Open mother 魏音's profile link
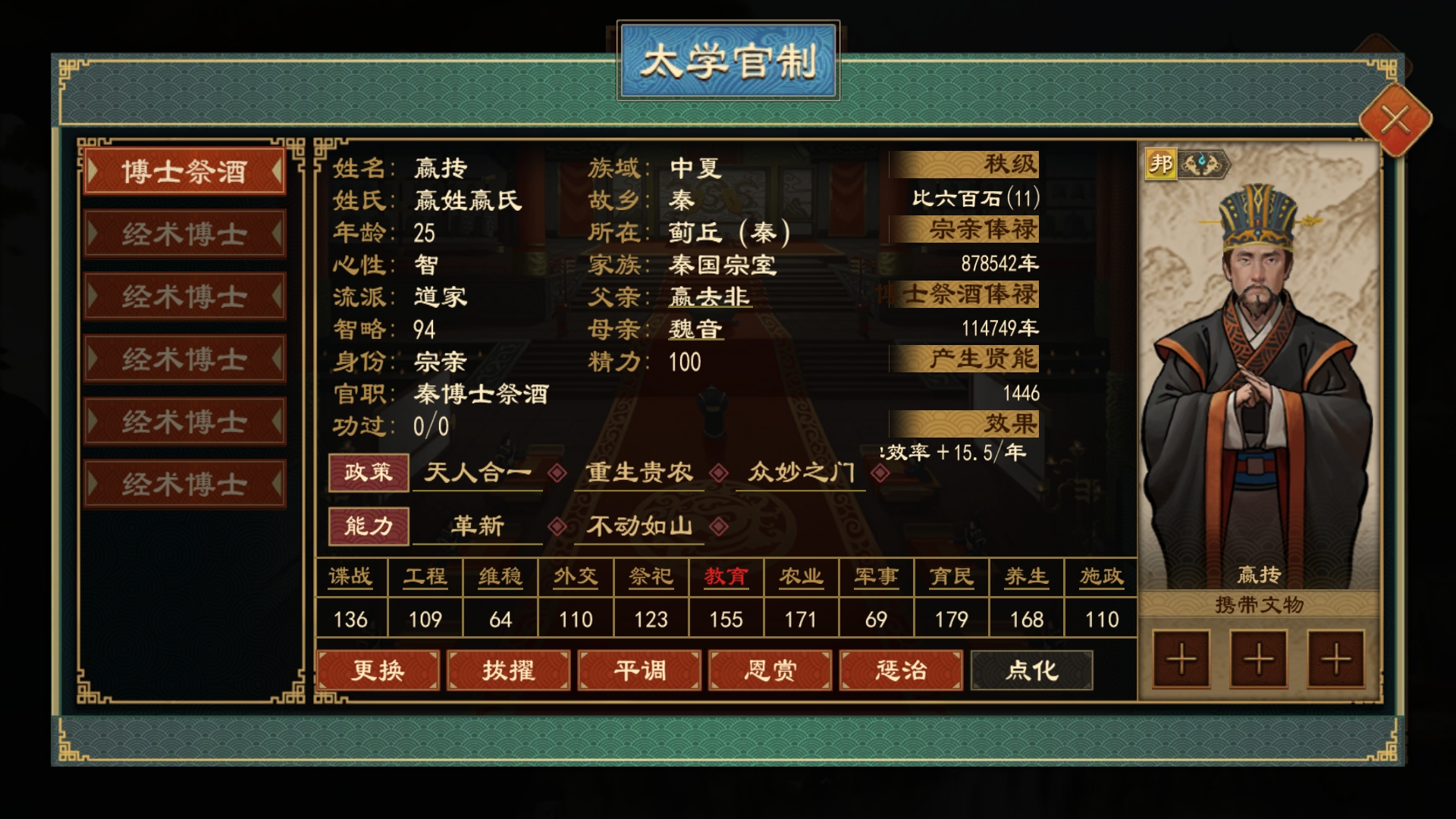Viewport: 1456px width, 819px height. [x=698, y=329]
